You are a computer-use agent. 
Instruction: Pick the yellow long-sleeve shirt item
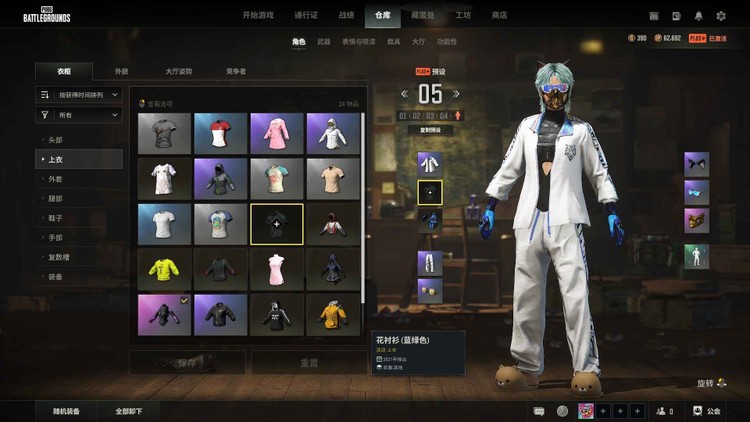(164, 268)
